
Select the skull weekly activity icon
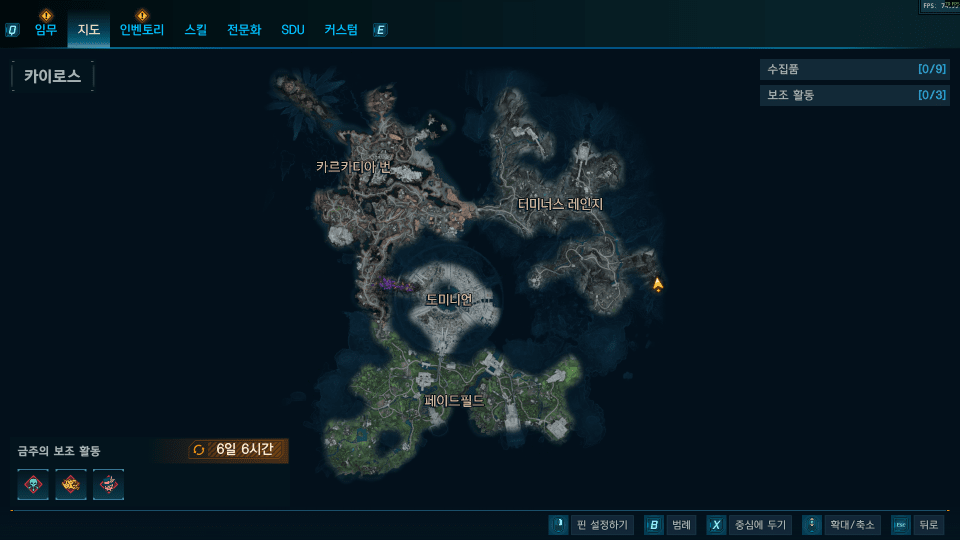click(33, 484)
